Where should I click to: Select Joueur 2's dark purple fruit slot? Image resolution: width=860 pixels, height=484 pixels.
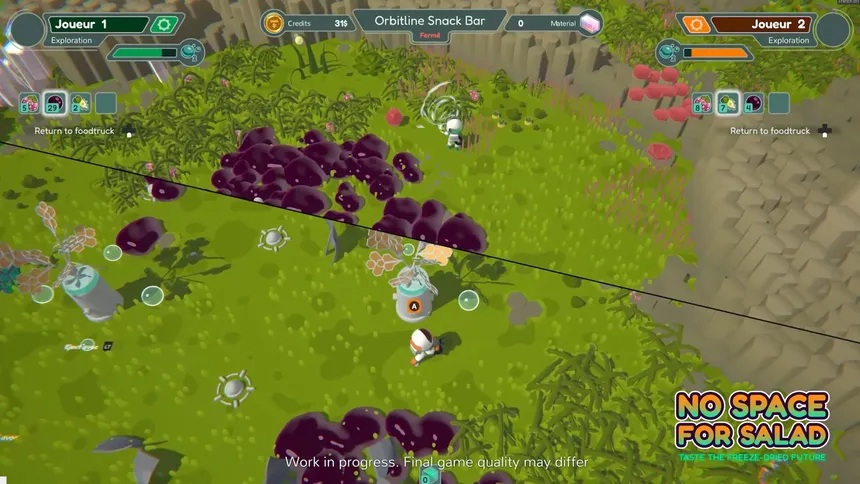[x=752, y=102]
